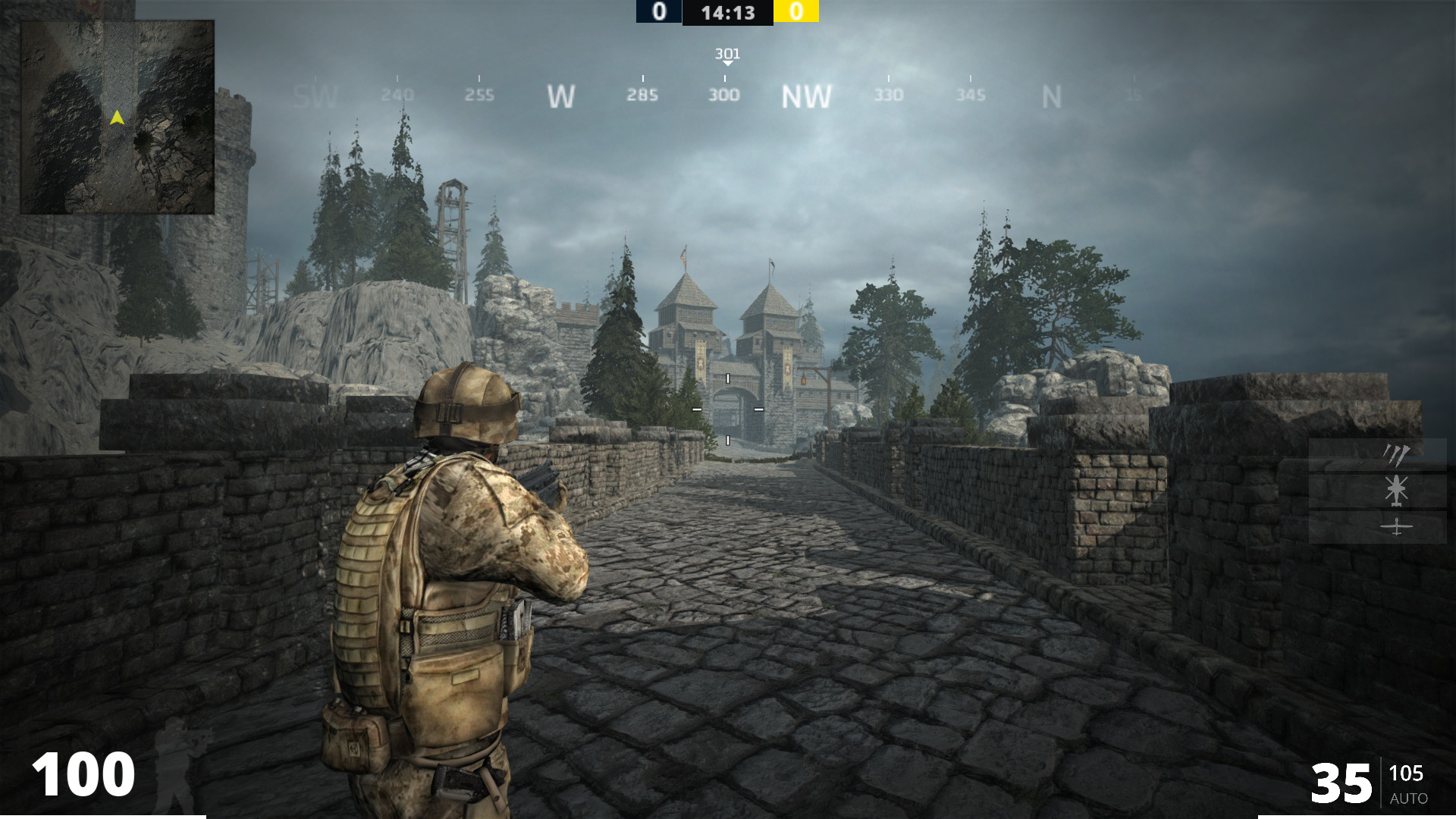Select the UAV drone killstreak icon
The image size is (1456, 819).
click(x=1396, y=527)
